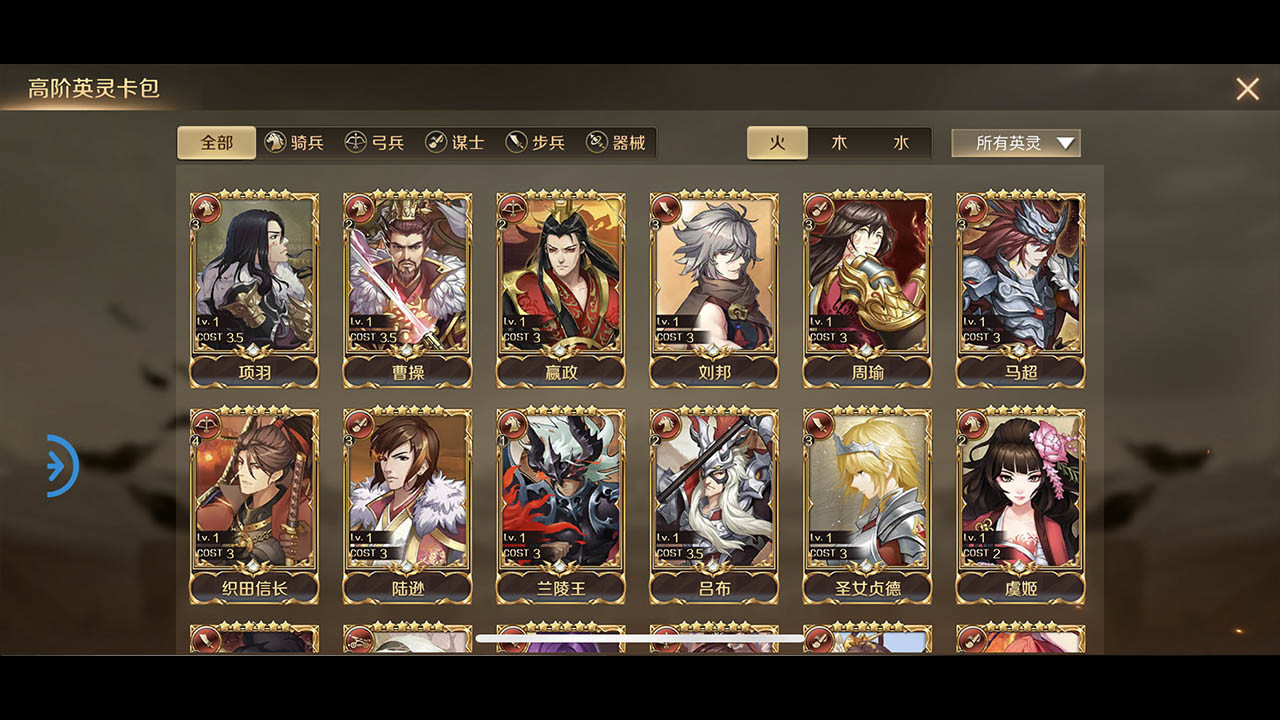Select the siege gear icon on 器械 filter
This screenshot has width=1280, height=720.
click(x=596, y=142)
